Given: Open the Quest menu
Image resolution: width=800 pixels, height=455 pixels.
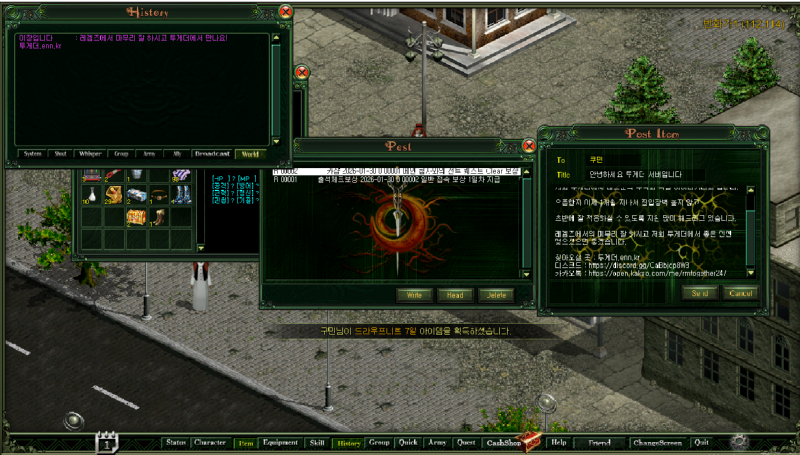Looking at the screenshot, I should click(466, 442).
